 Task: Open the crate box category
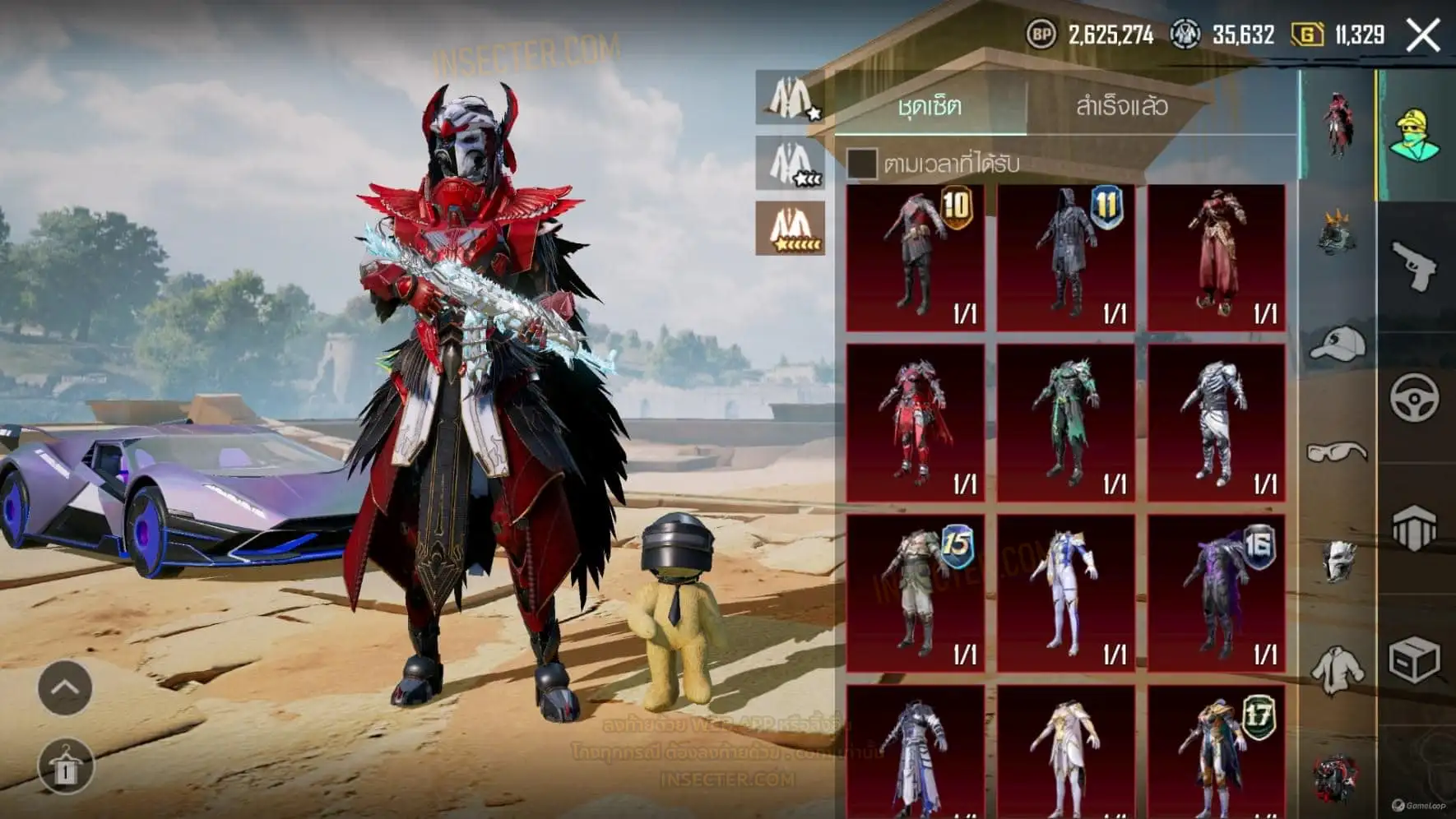tap(1414, 659)
